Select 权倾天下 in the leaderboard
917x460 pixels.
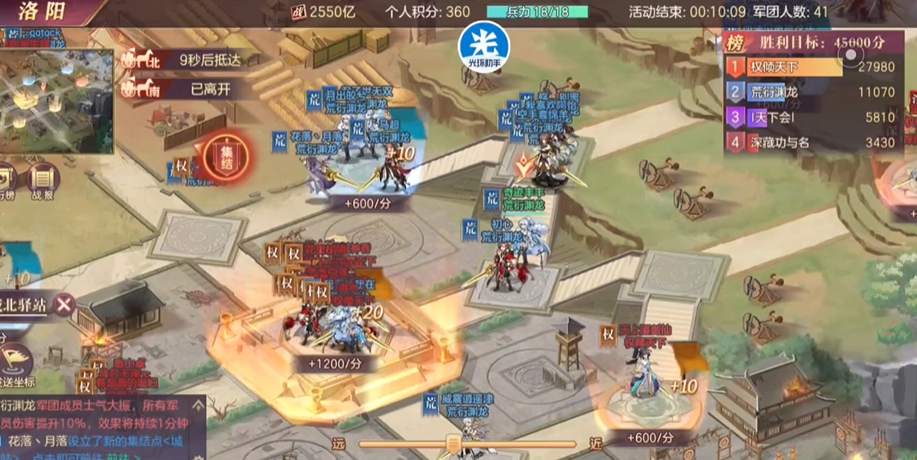pos(800,67)
